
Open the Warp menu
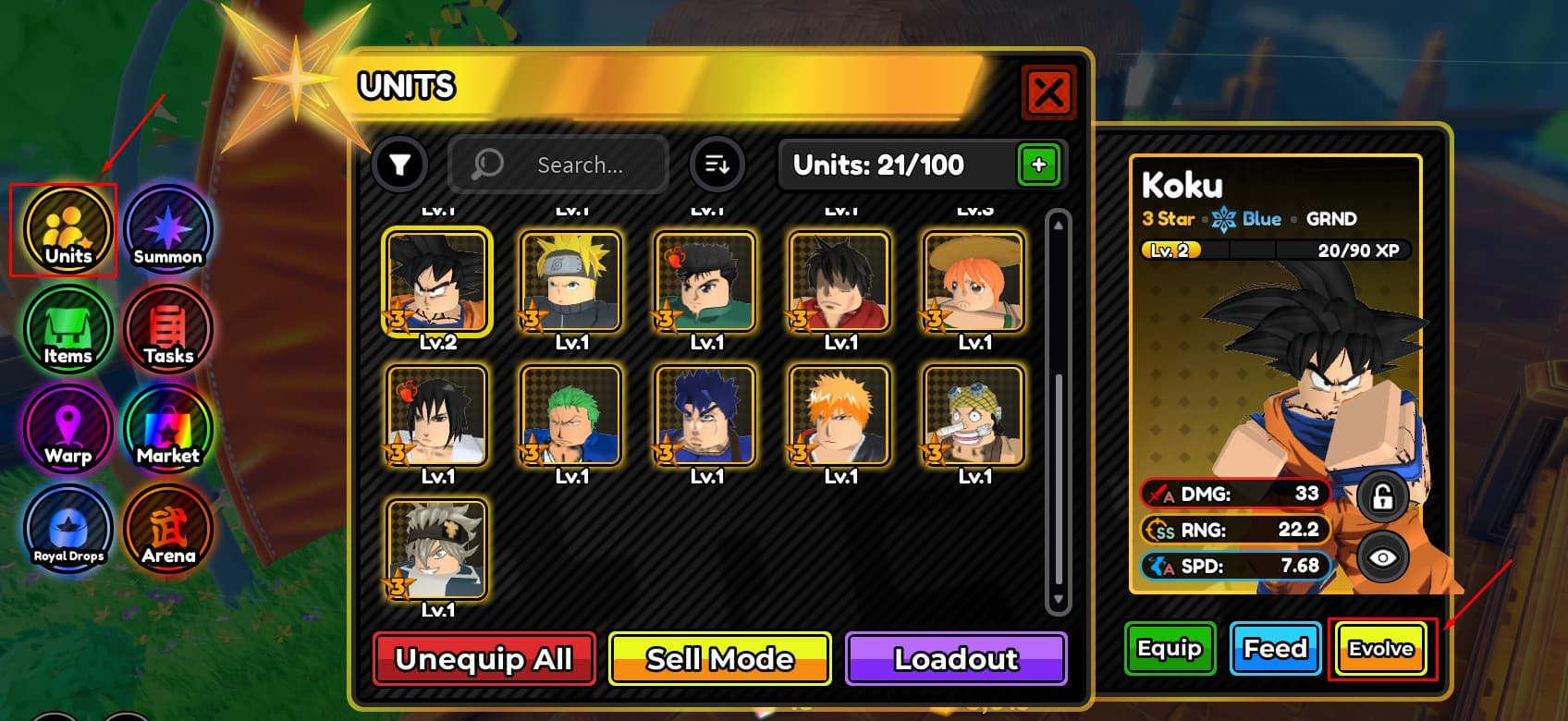(67, 430)
